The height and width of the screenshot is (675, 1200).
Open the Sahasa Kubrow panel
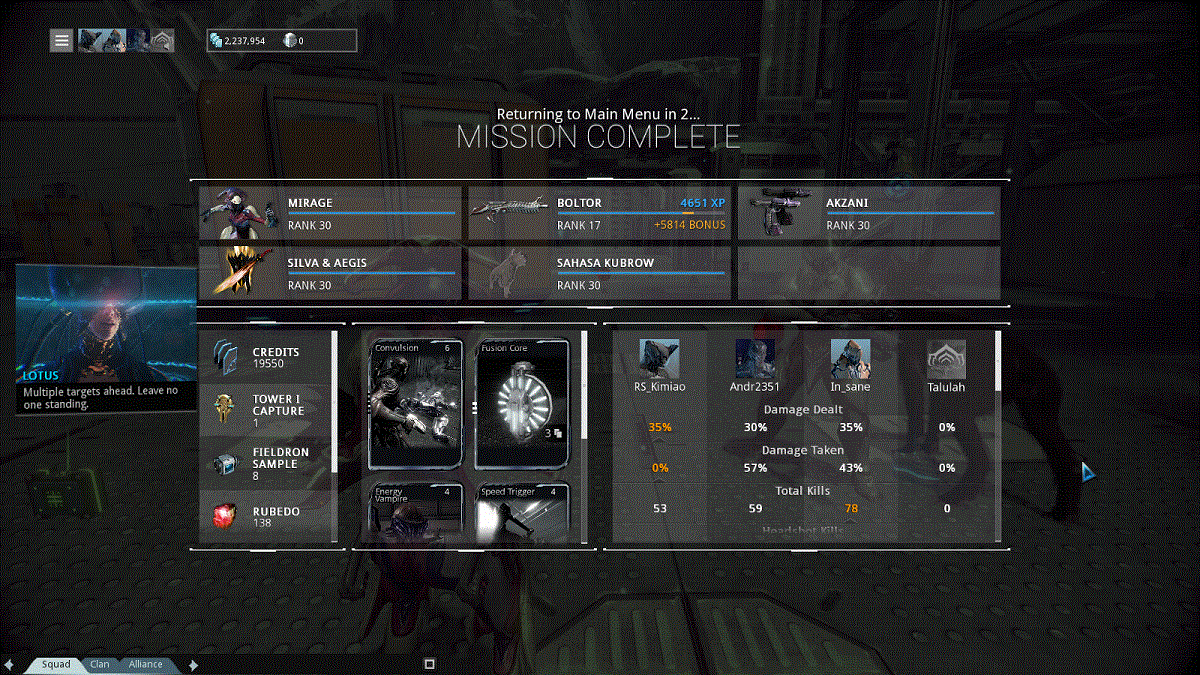[x=600, y=273]
